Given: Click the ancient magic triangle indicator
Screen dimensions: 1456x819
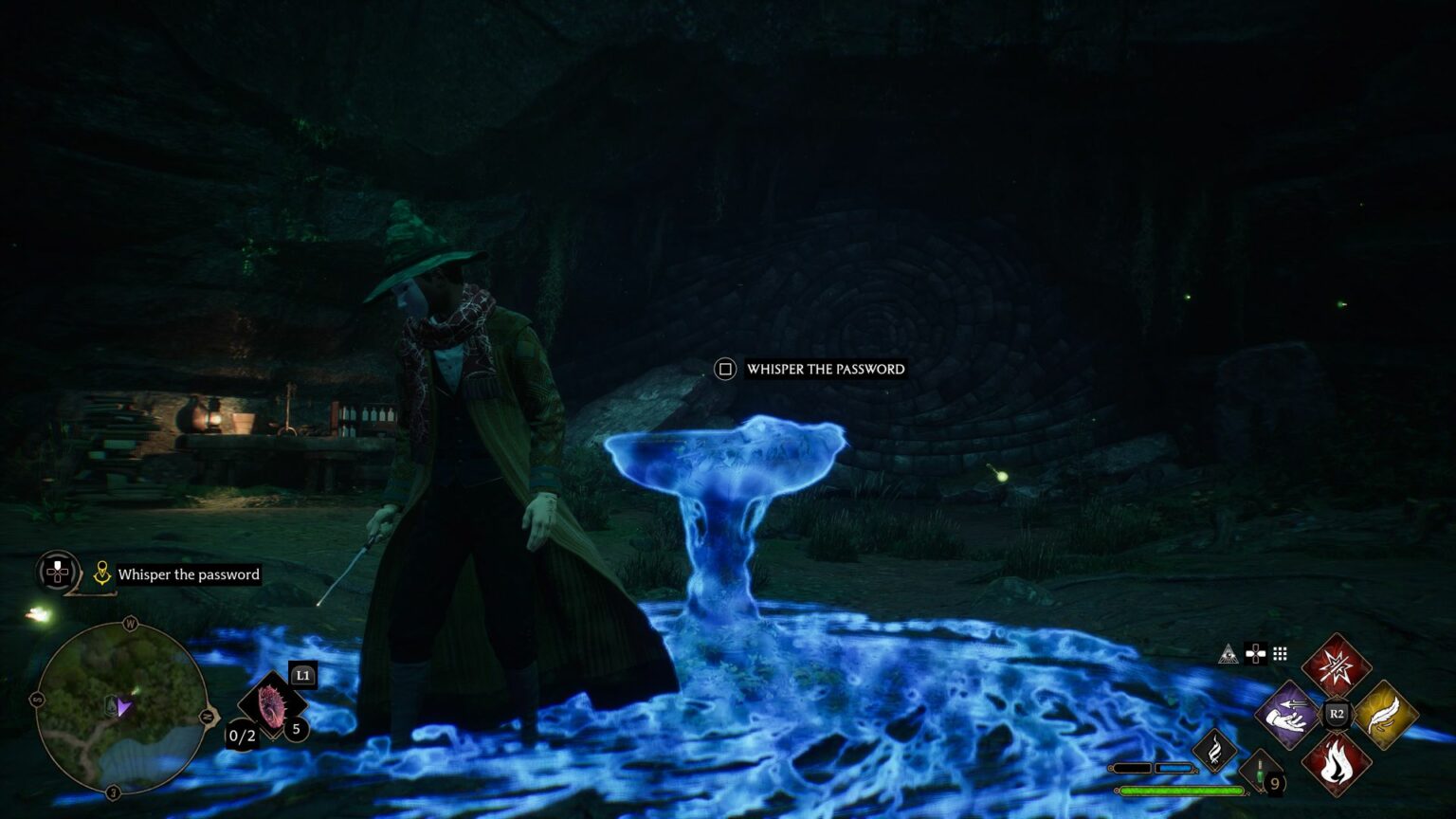Looking at the screenshot, I should [x=1228, y=653].
